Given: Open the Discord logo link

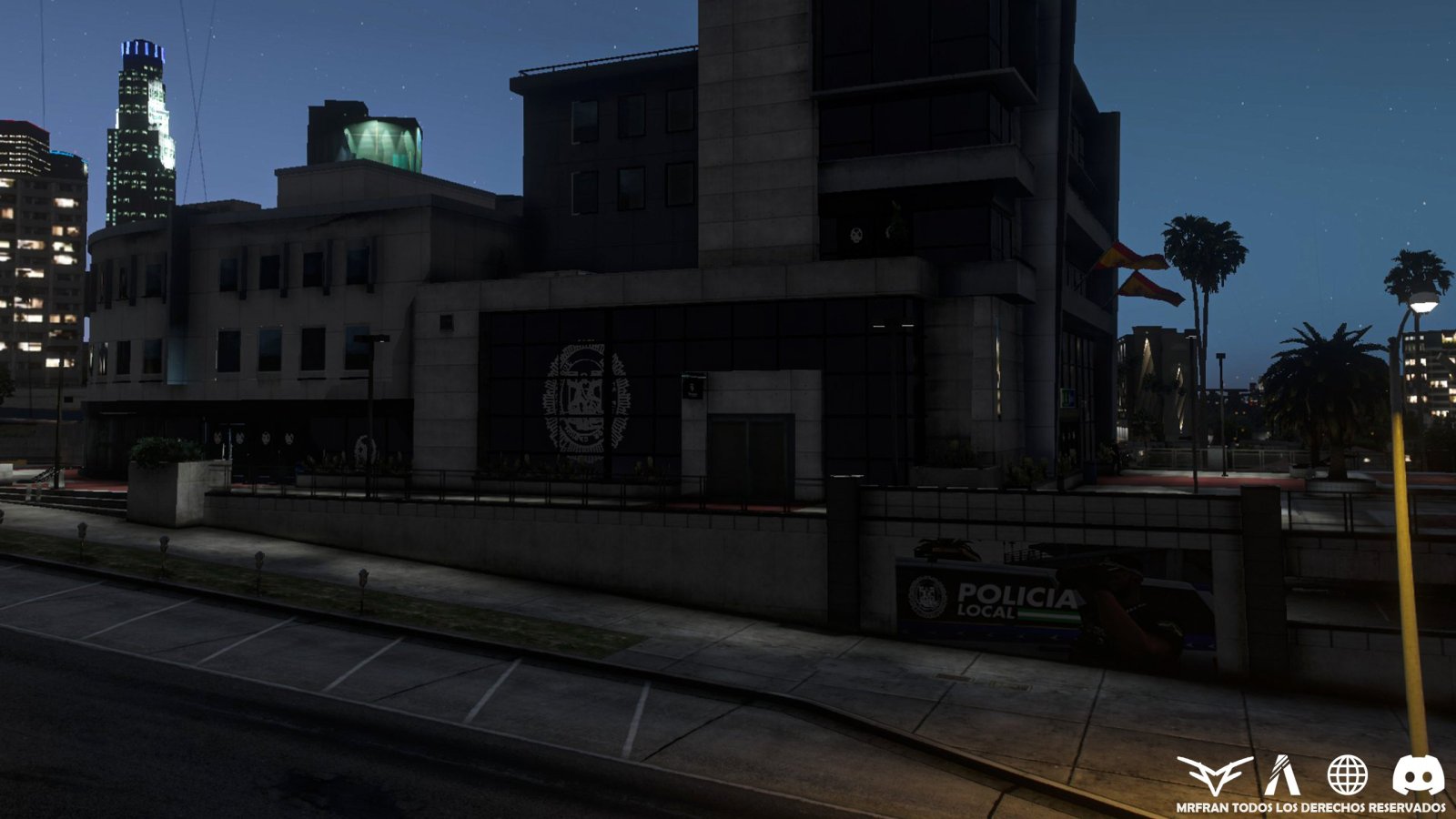Looking at the screenshot, I should (x=1418, y=775).
